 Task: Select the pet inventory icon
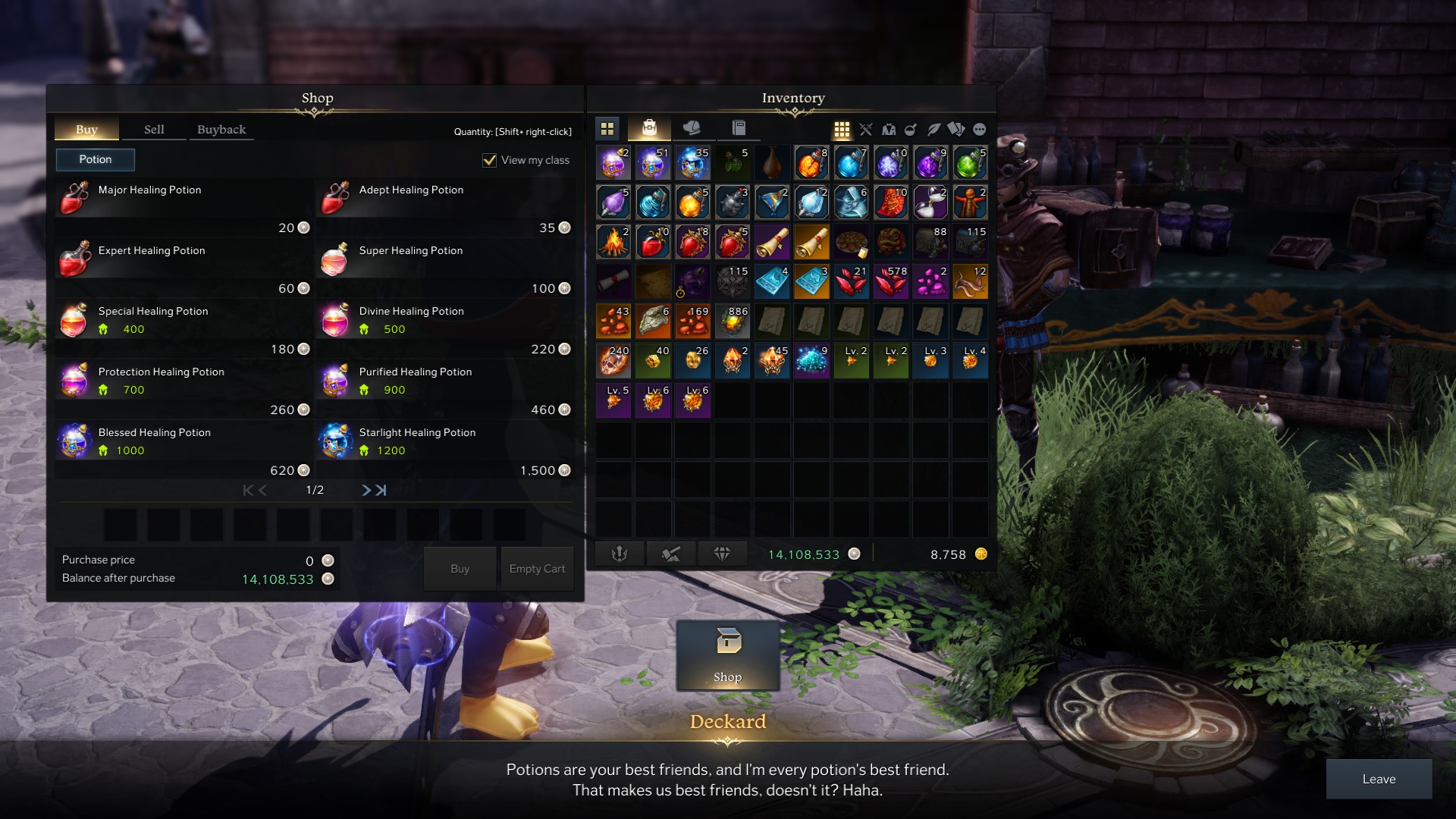(x=692, y=129)
